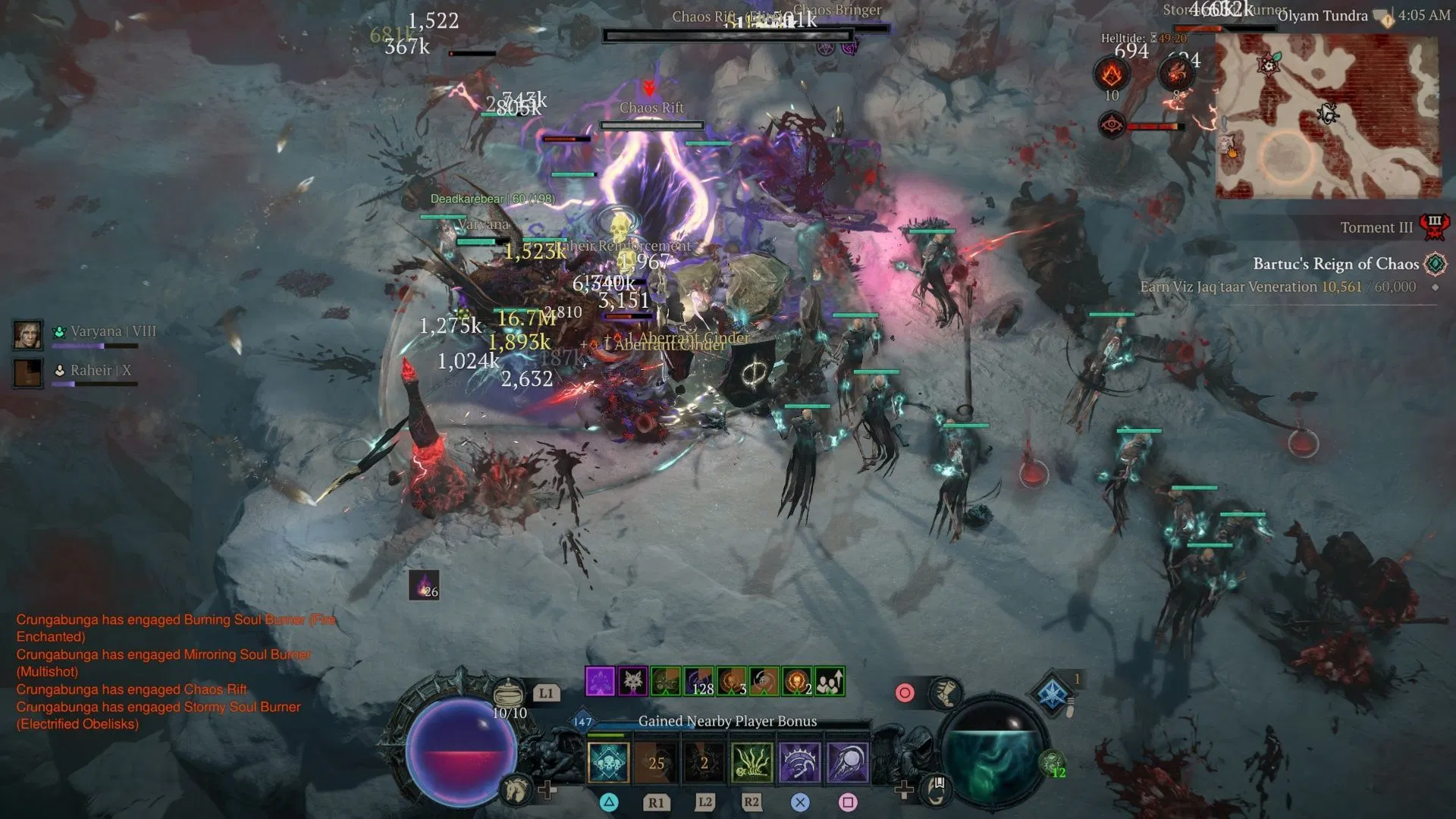
Task: Trigger the purple orb skill
Action: pyautogui.click(x=847, y=762)
